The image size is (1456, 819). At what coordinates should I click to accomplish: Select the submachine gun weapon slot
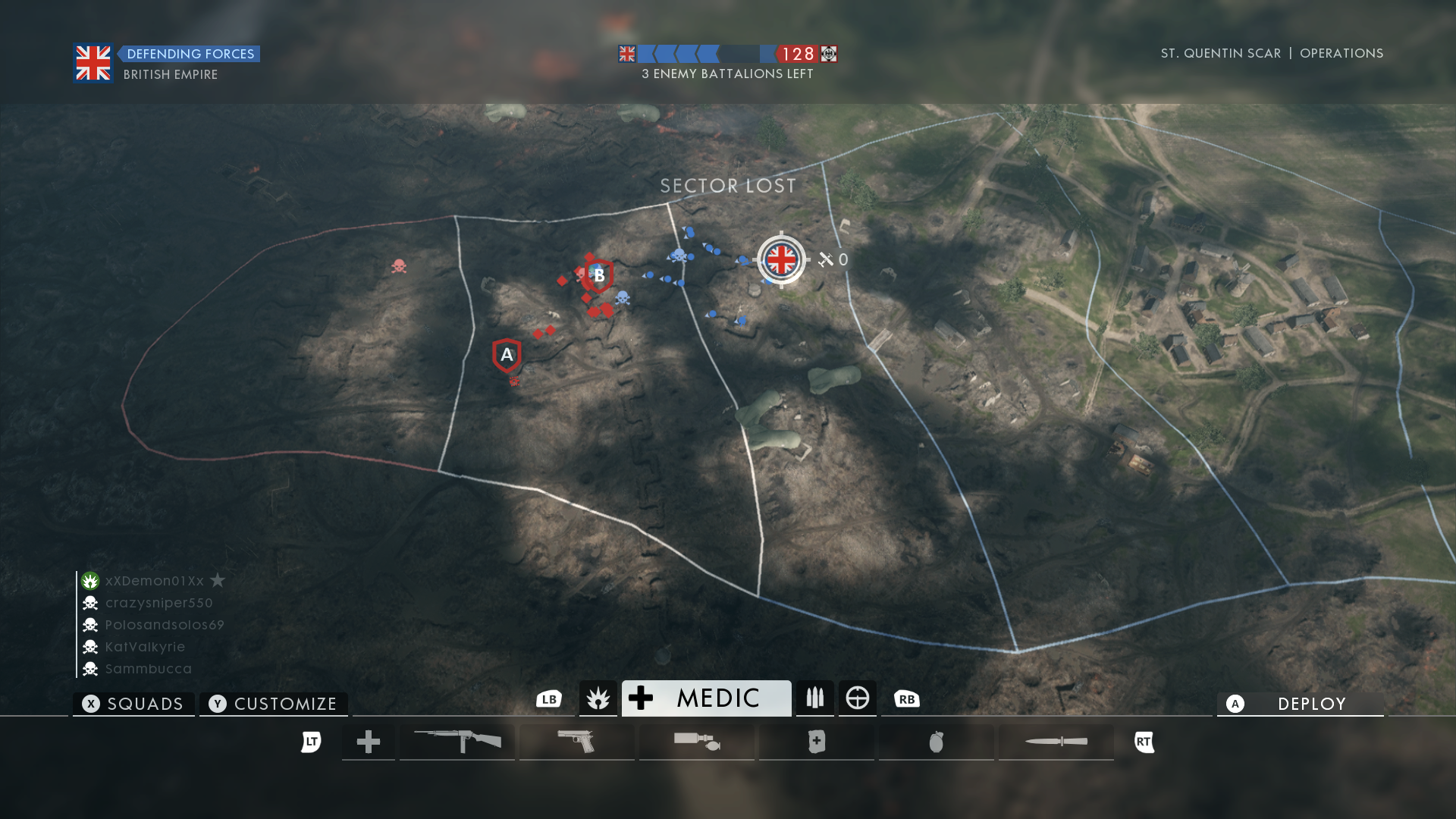tap(457, 742)
